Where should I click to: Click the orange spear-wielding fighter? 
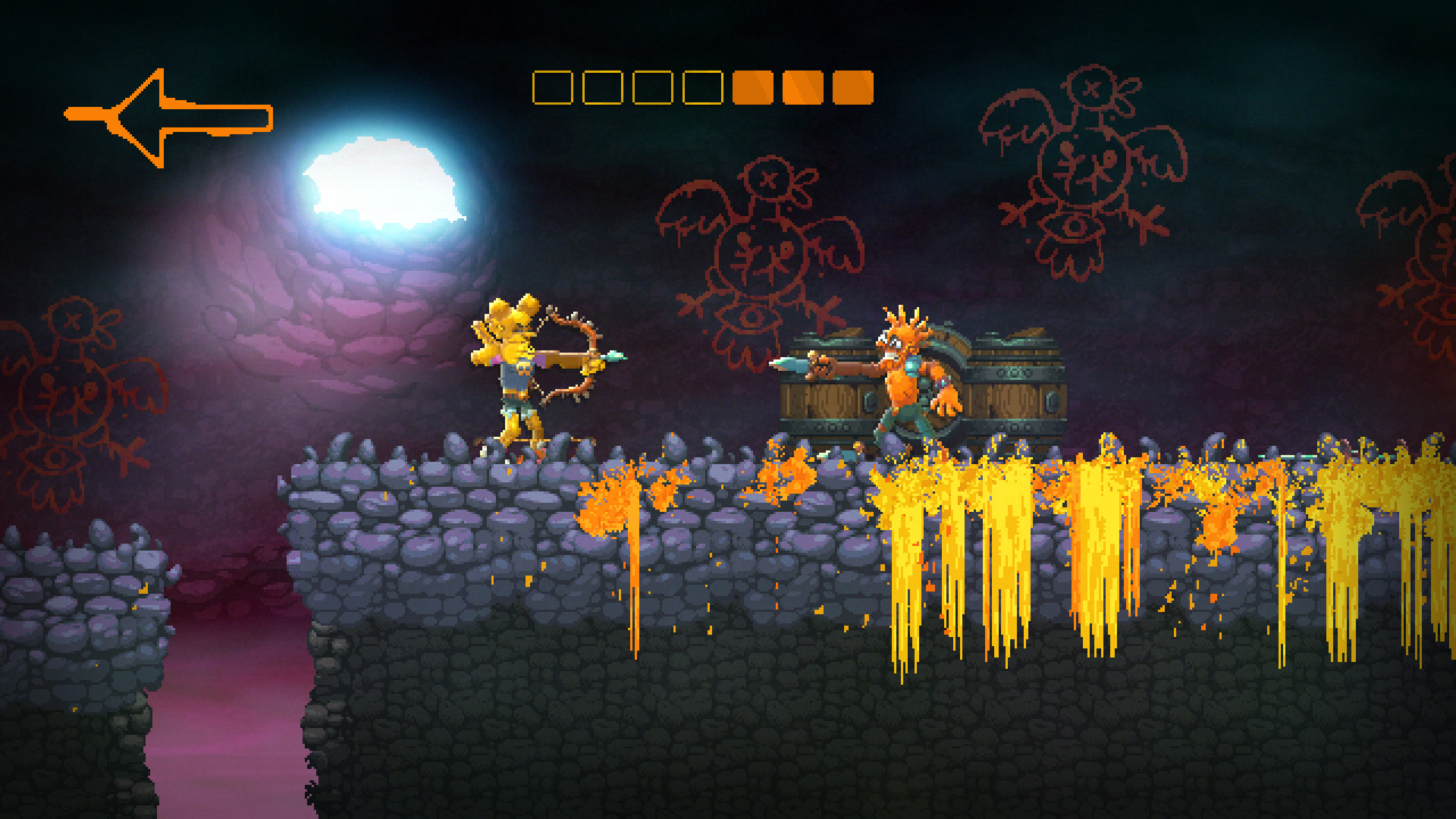[x=902, y=379]
